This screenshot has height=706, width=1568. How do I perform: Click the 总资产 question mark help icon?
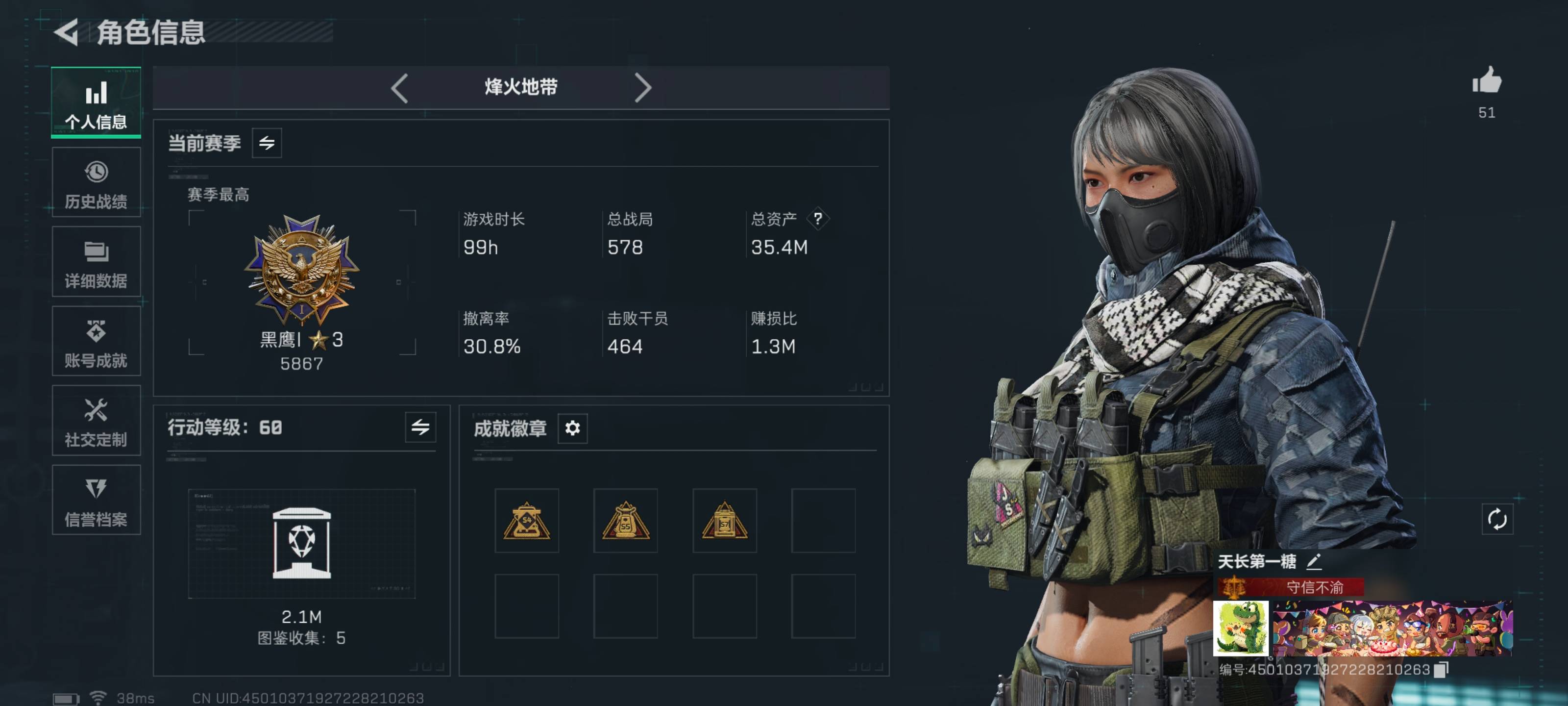[x=817, y=219]
